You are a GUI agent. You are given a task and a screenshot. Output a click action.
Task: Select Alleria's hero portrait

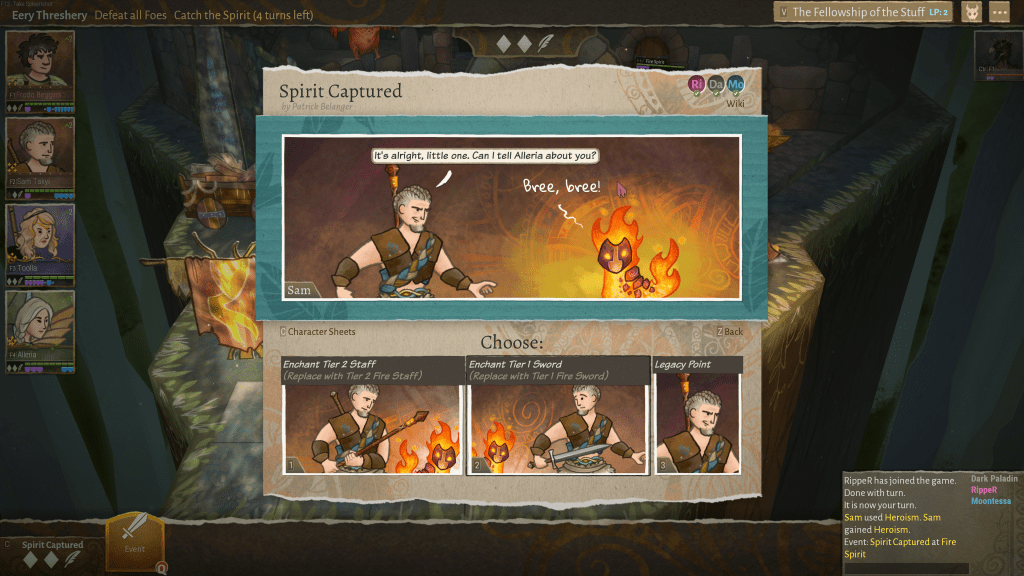[40, 326]
